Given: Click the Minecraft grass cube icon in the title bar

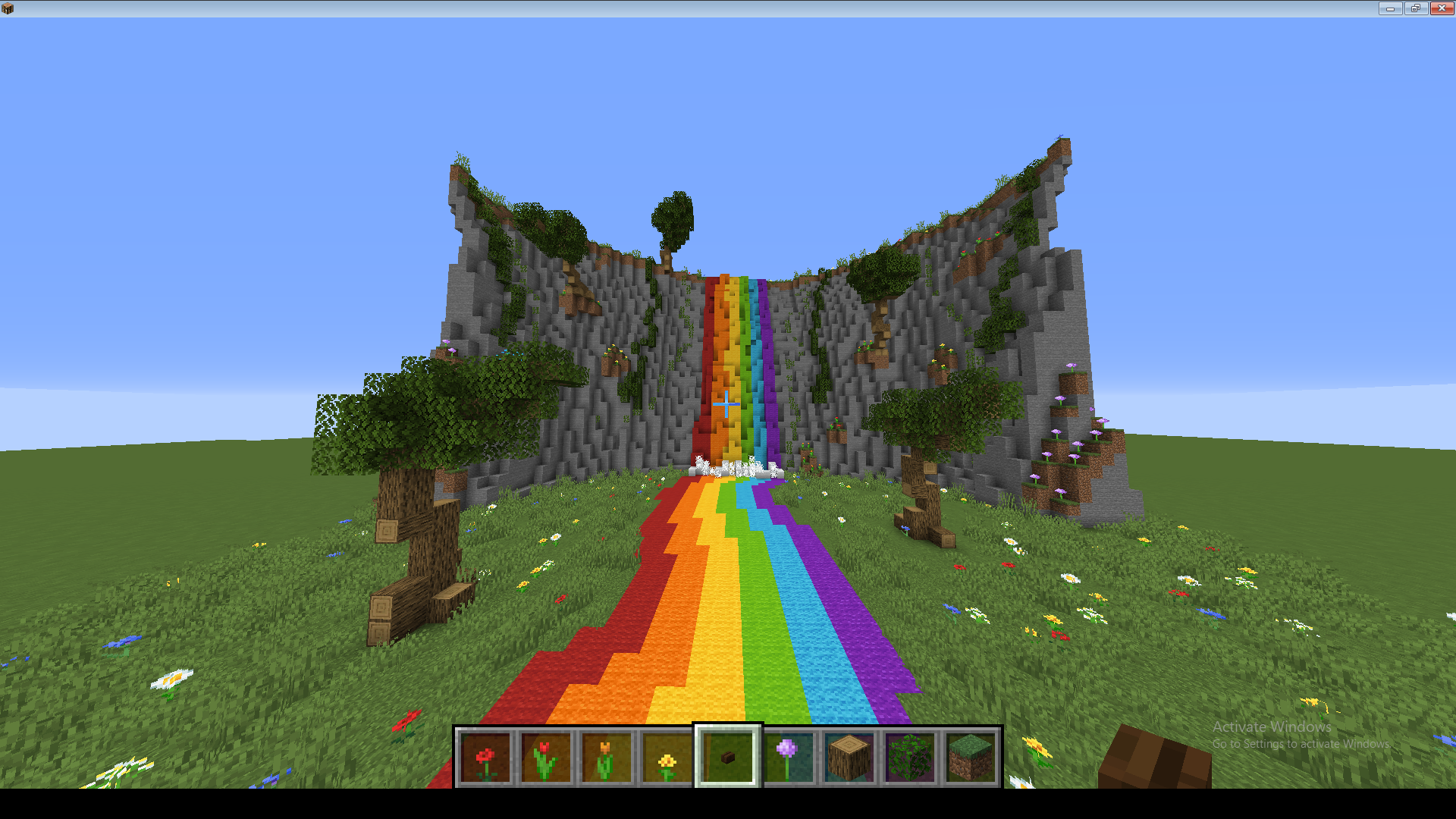Looking at the screenshot, I should [x=8, y=8].
